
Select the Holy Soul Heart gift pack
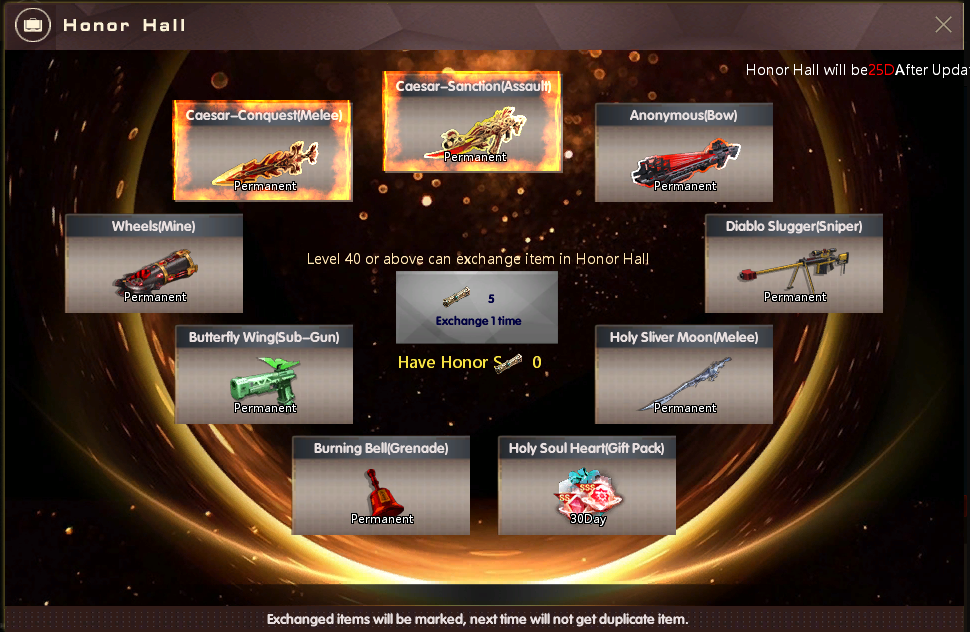coord(587,486)
